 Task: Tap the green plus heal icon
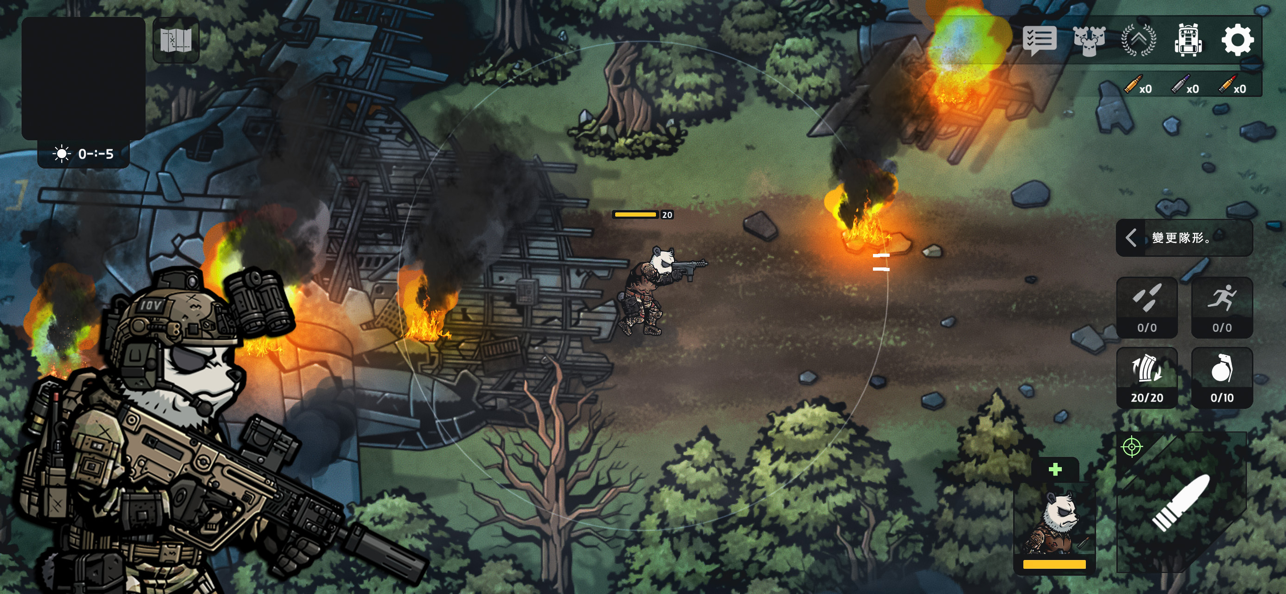[1055, 469]
